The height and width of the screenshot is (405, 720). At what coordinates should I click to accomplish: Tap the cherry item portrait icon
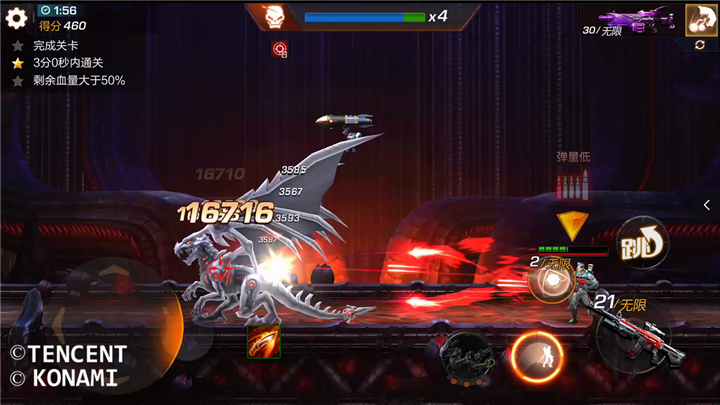(x=699, y=18)
